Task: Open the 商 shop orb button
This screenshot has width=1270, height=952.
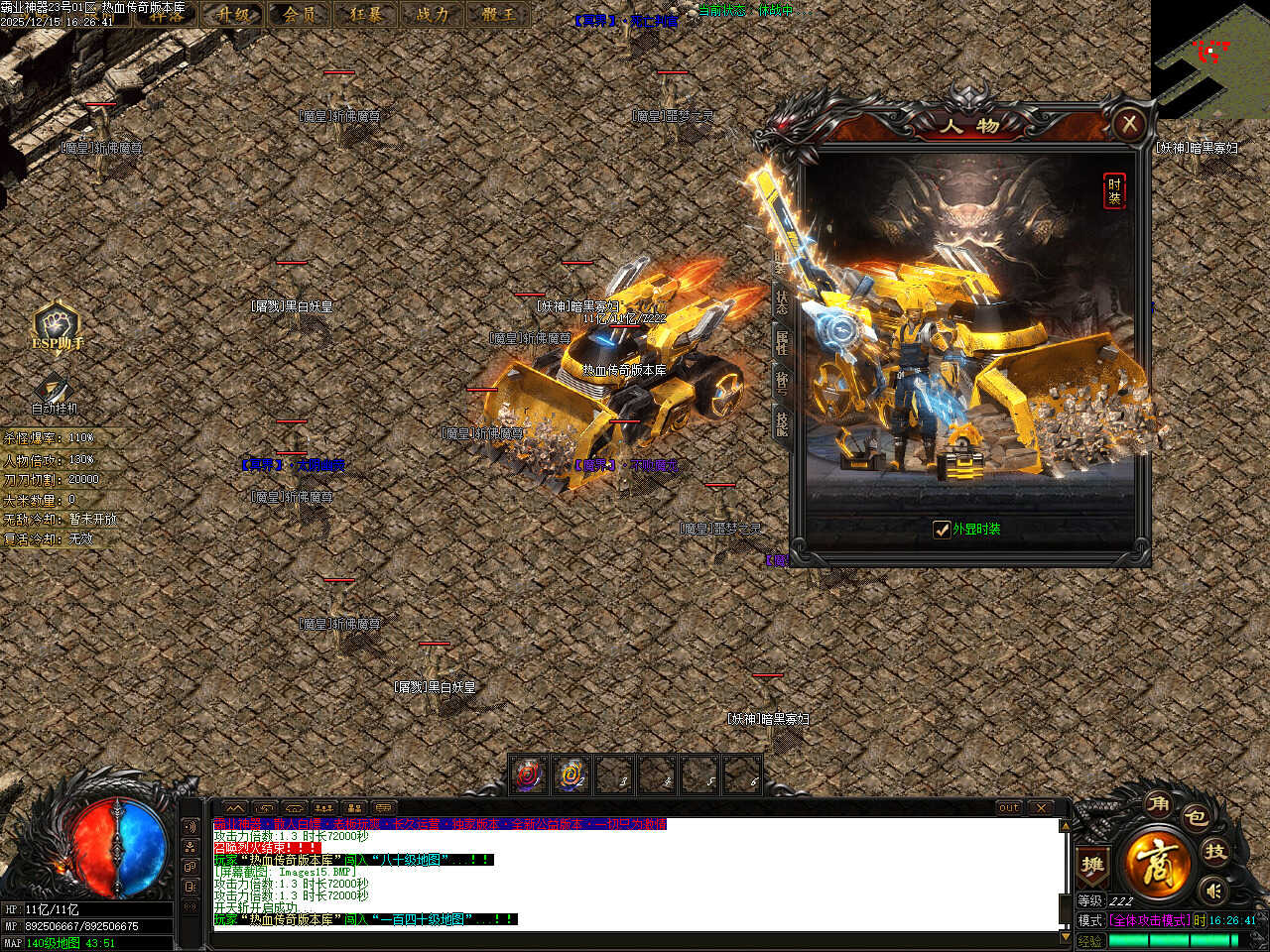Action: tap(1157, 861)
